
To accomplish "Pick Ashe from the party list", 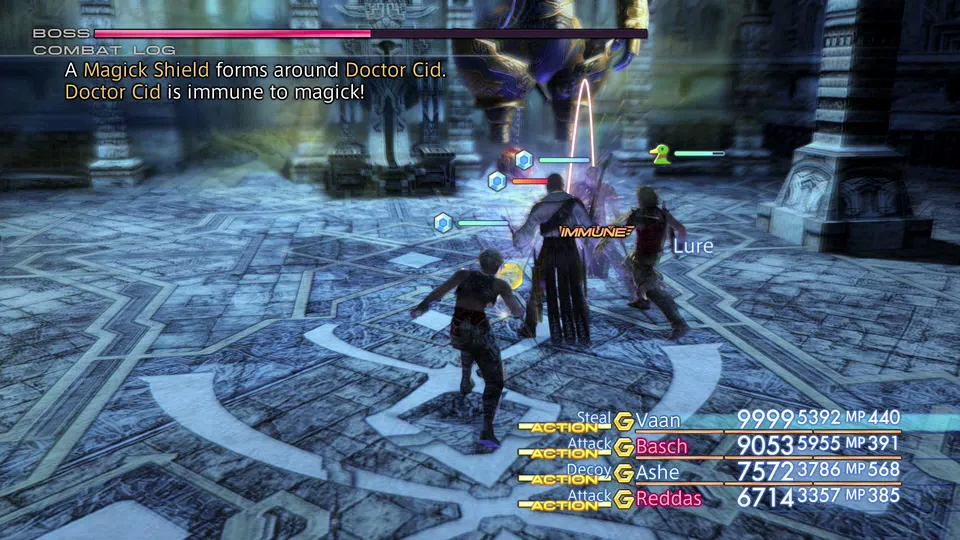I will coord(657,472).
